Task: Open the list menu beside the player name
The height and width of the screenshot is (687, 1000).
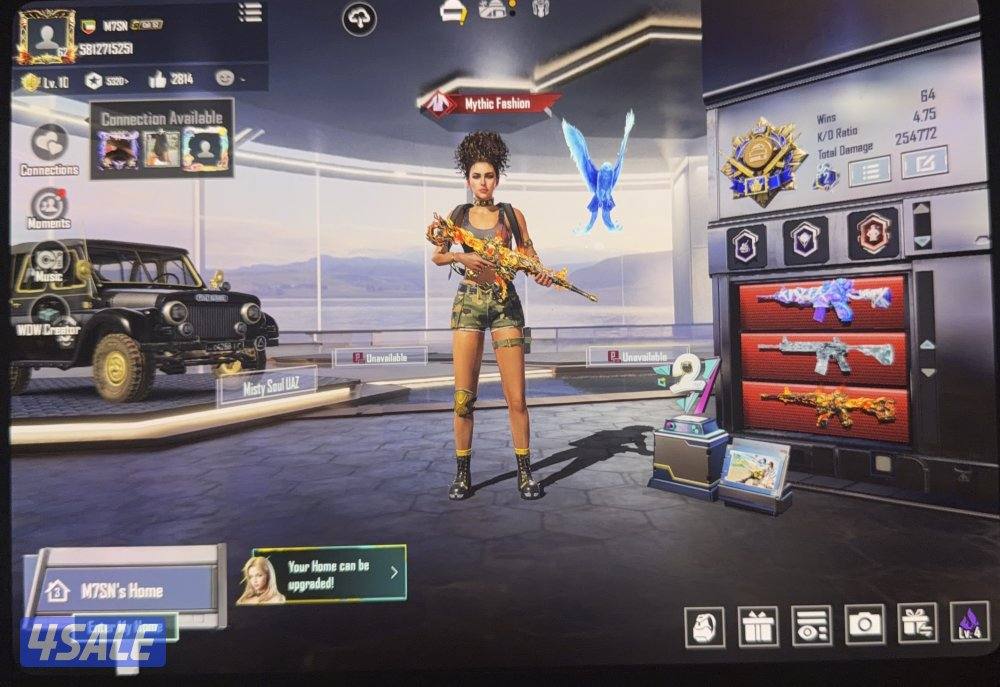Action: click(250, 12)
